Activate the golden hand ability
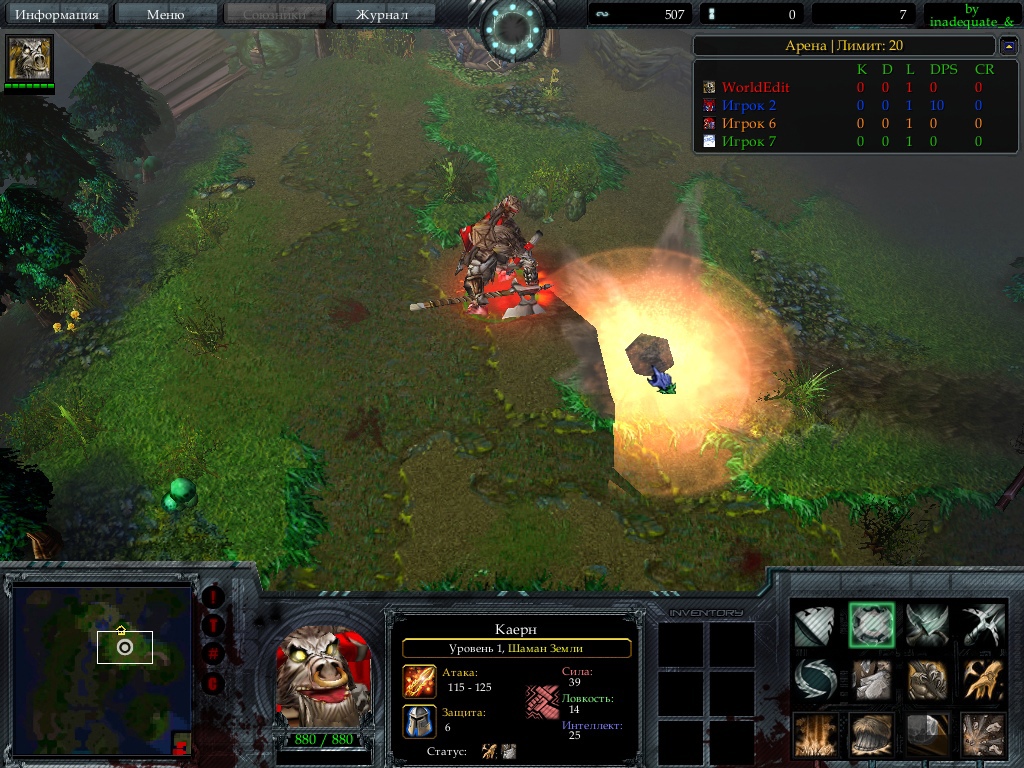The width and height of the screenshot is (1024, 768). (x=983, y=679)
